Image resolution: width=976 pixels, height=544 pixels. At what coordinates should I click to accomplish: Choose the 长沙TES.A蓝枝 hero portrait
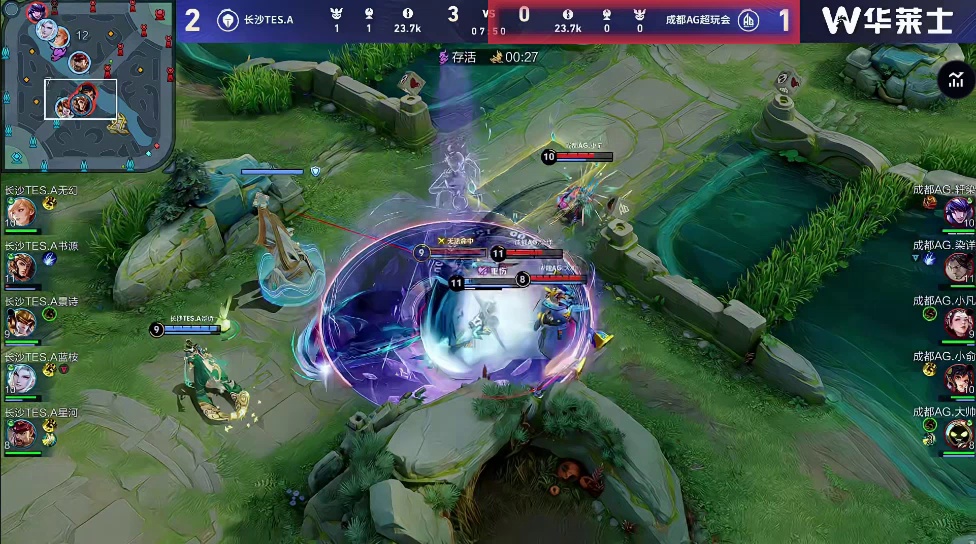pos(20,378)
